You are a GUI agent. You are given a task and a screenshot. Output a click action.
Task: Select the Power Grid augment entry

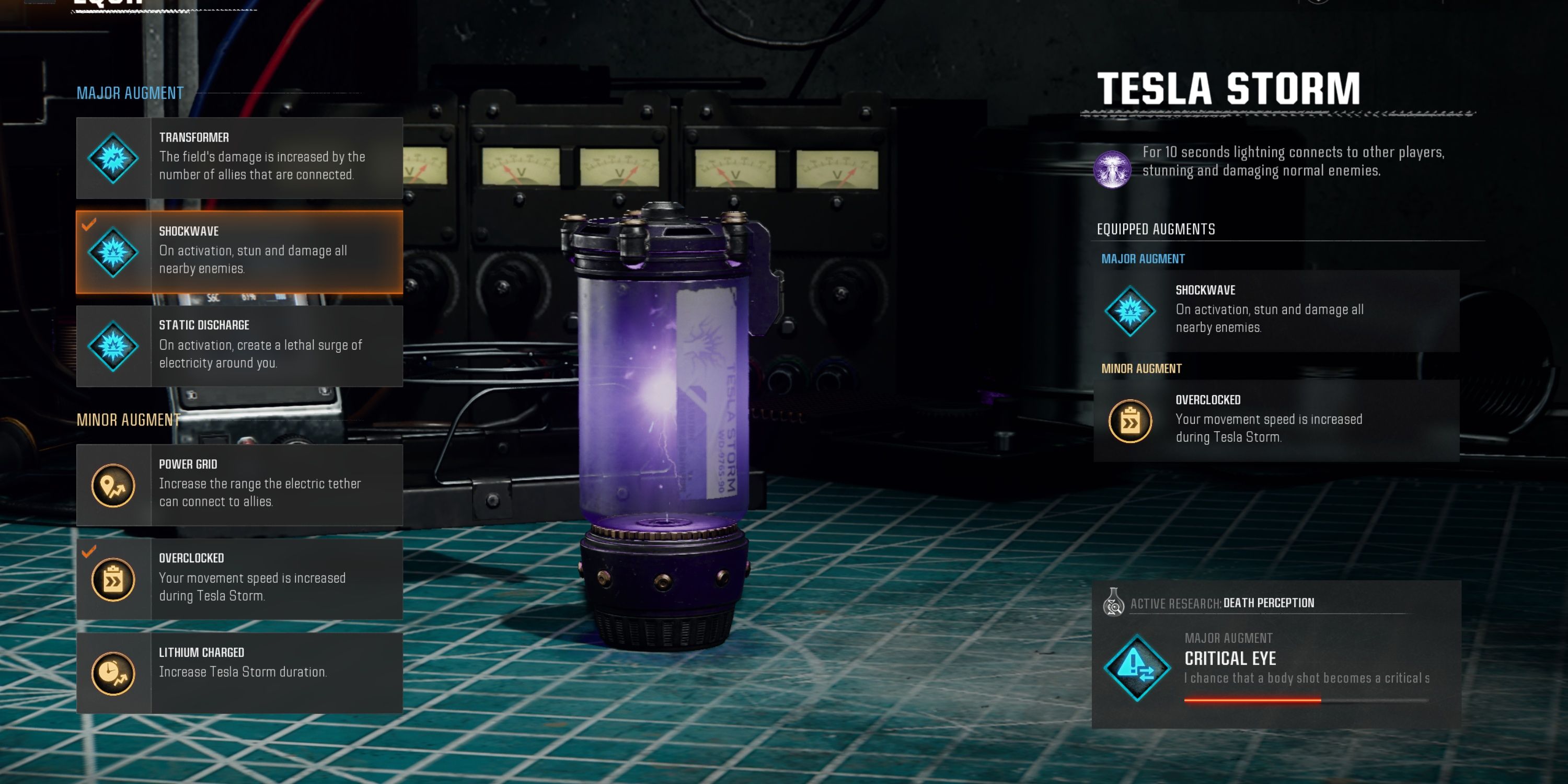[x=240, y=484]
